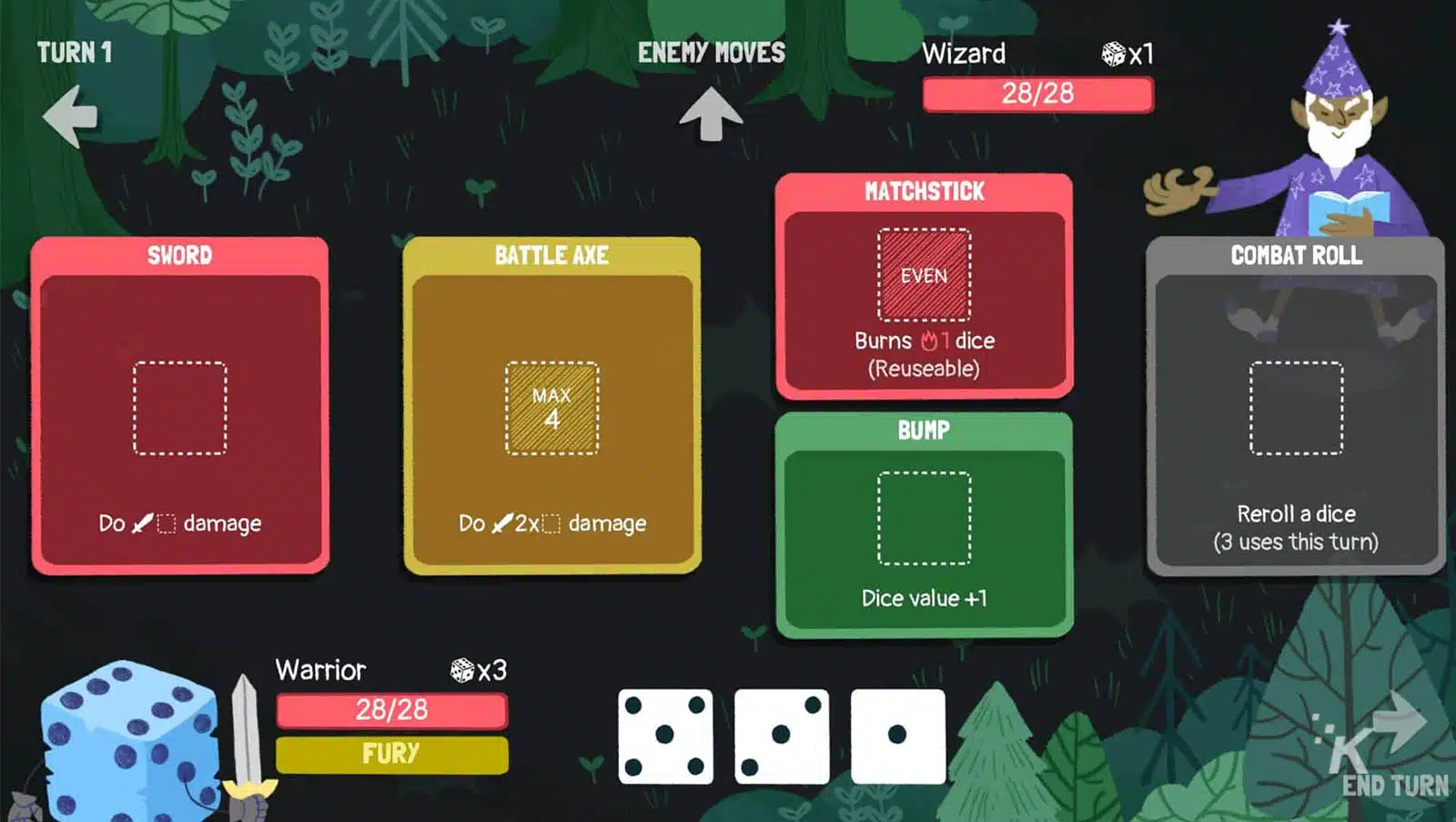
Task: Select the three-pip die
Action: coord(781,734)
